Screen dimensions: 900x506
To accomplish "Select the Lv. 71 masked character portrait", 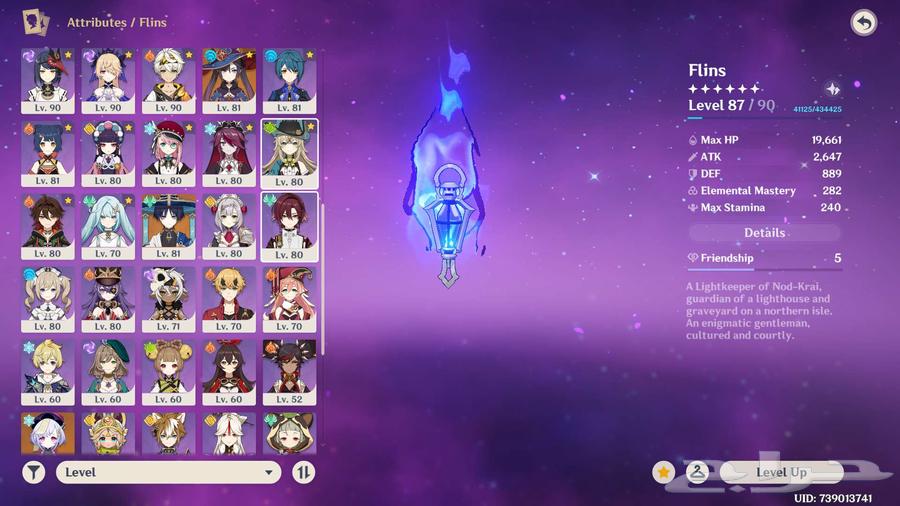I will pos(168,297).
